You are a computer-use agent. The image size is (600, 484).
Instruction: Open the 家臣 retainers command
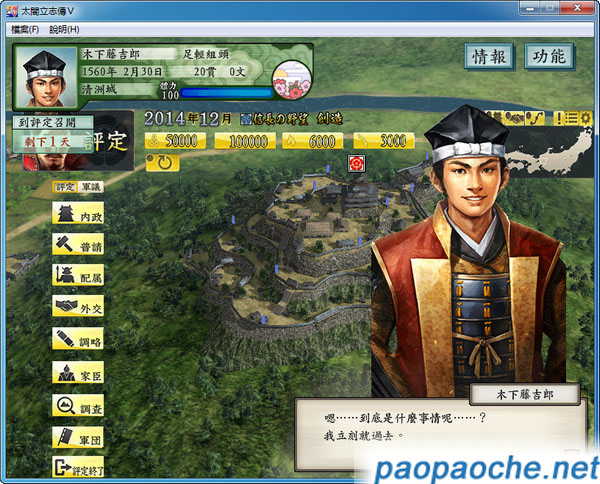pyautogui.click(x=79, y=373)
